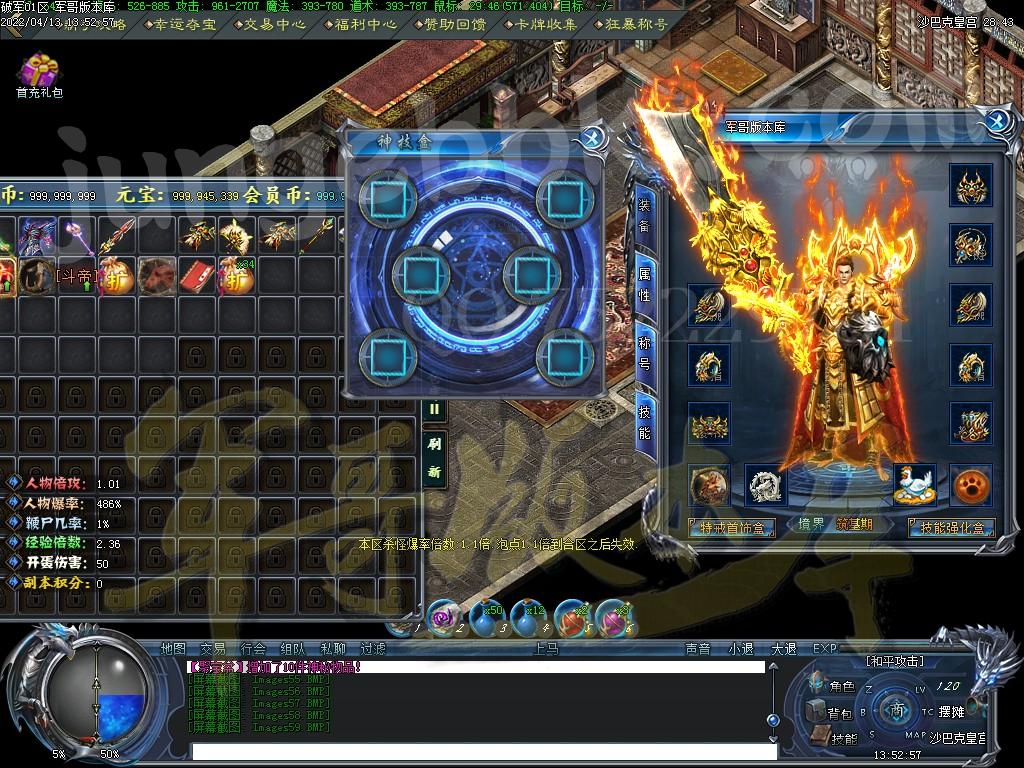
Task: Select the orange paw print slot
Action: click(970, 485)
